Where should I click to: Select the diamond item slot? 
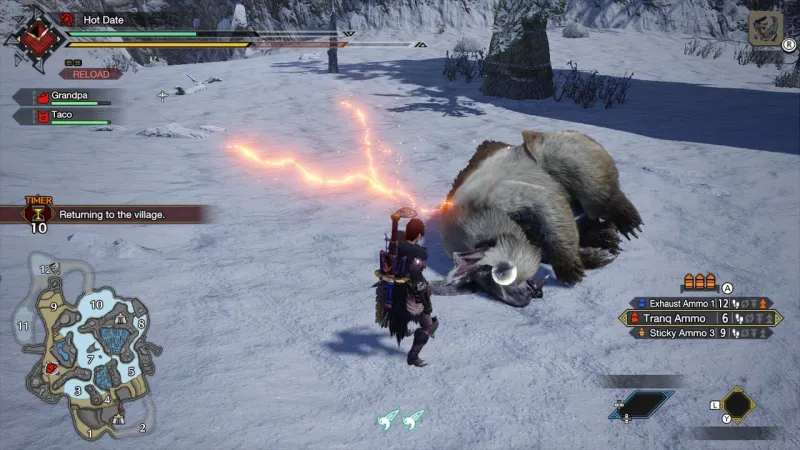click(739, 405)
